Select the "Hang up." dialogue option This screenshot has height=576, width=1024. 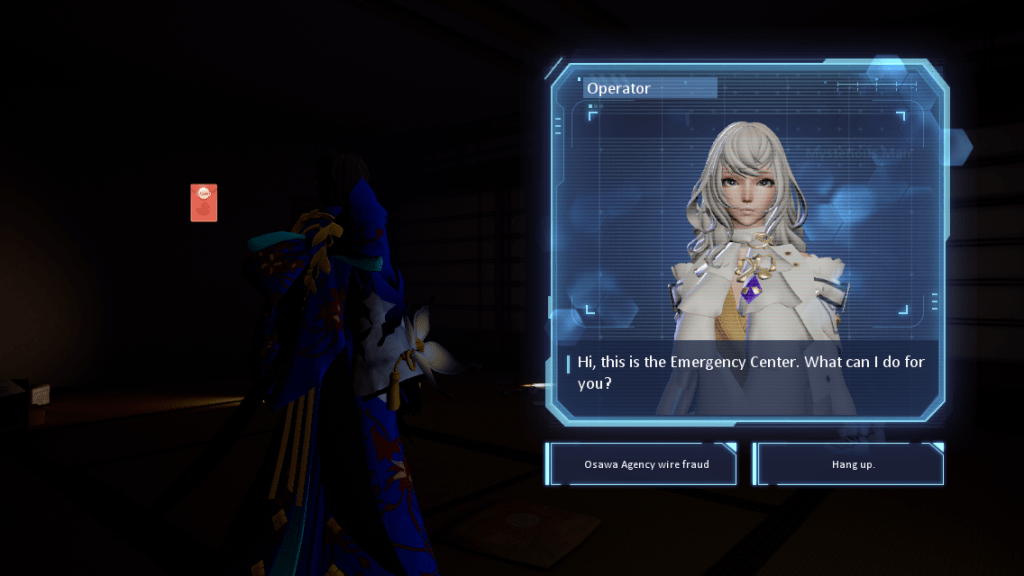click(852, 464)
